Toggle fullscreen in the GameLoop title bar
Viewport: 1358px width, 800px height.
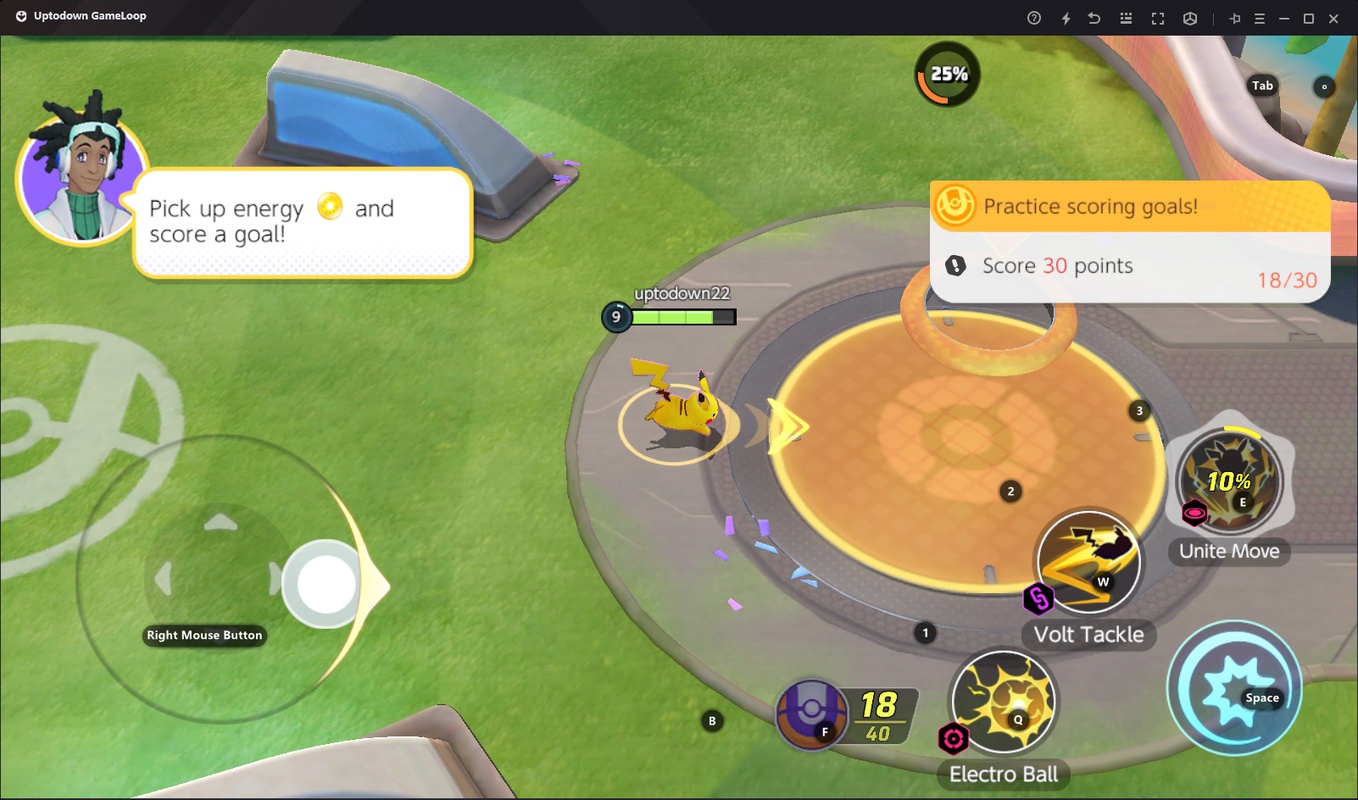(1157, 18)
